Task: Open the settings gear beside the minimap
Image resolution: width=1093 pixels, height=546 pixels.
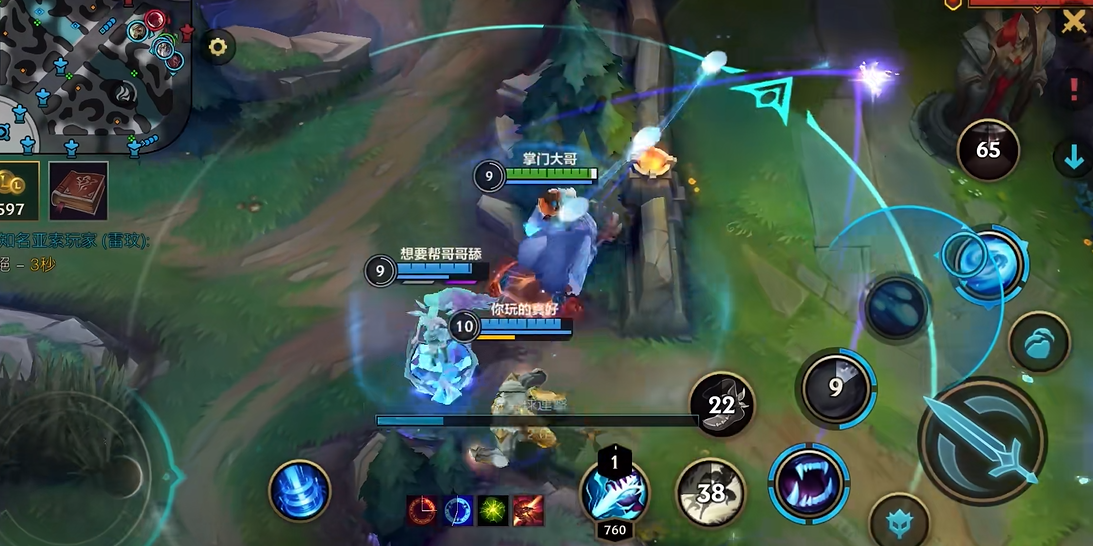Action: [x=217, y=46]
